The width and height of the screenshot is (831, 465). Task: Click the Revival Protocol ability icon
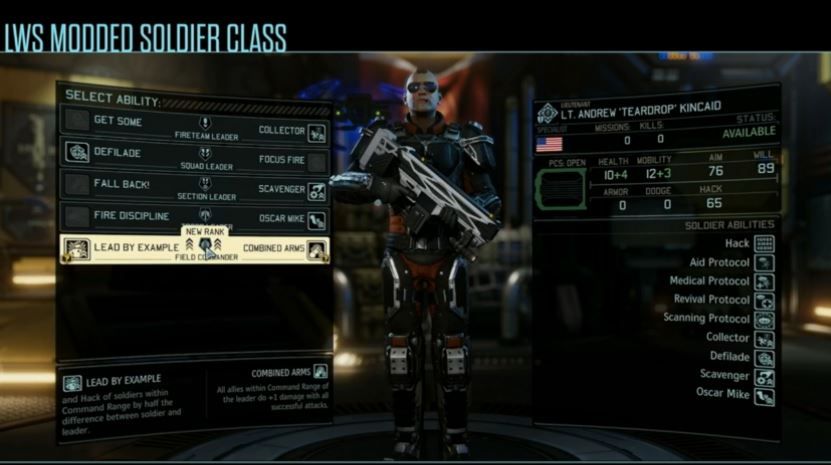tap(765, 300)
